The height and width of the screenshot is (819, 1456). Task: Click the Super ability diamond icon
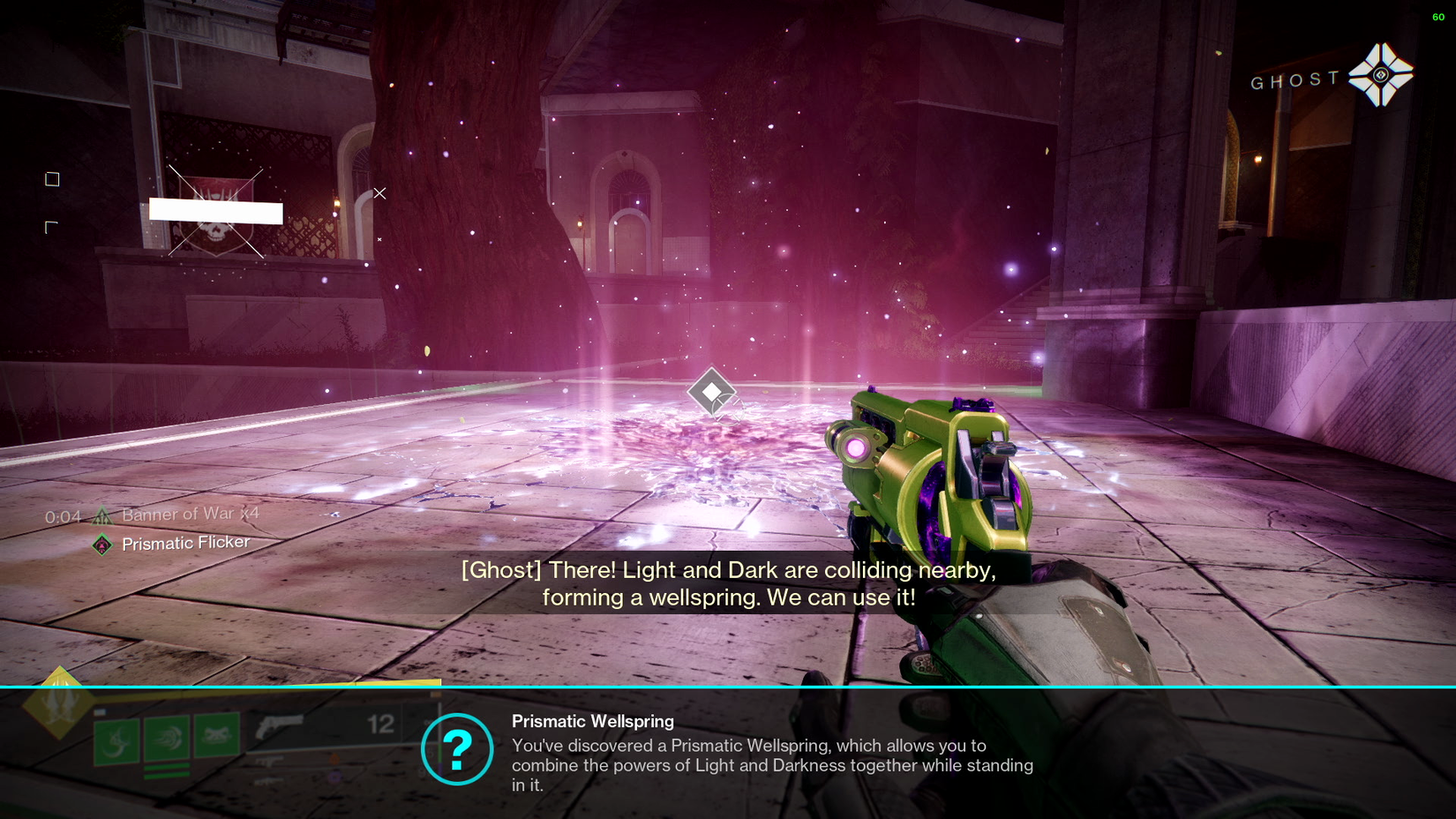click(x=59, y=706)
